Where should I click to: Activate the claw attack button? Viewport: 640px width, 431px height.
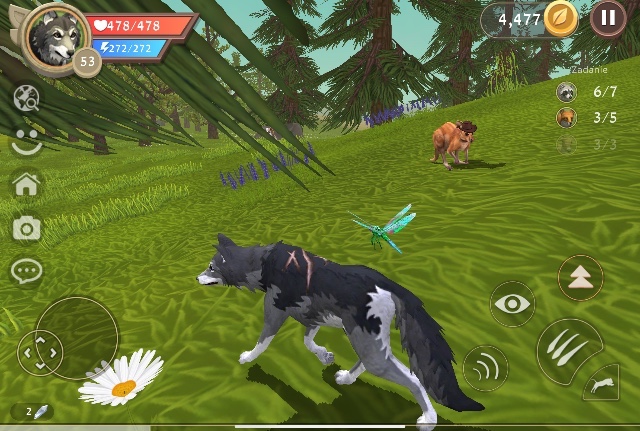click(x=564, y=348)
